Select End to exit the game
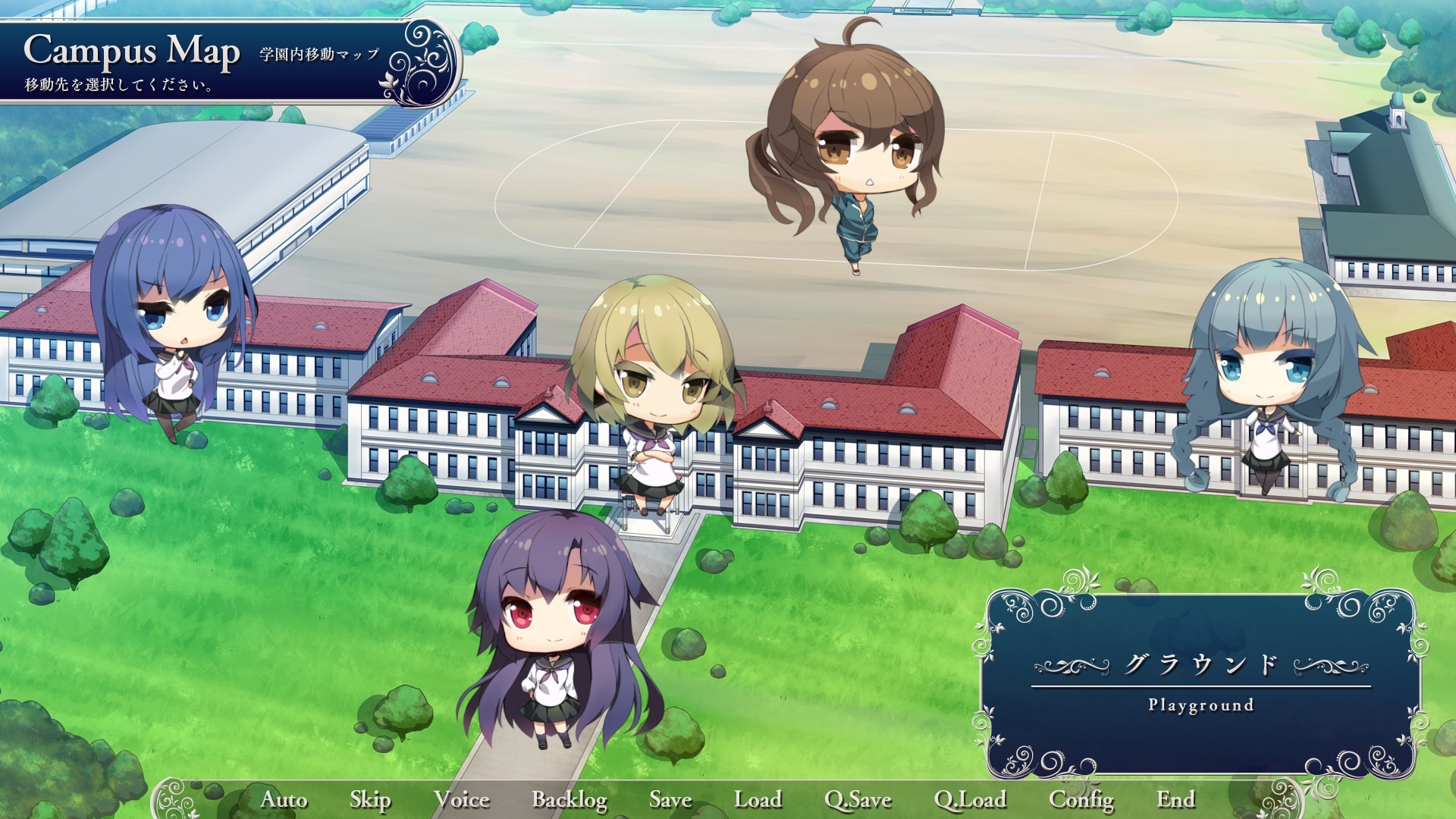Image resolution: width=1456 pixels, height=819 pixels. (x=1176, y=799)
